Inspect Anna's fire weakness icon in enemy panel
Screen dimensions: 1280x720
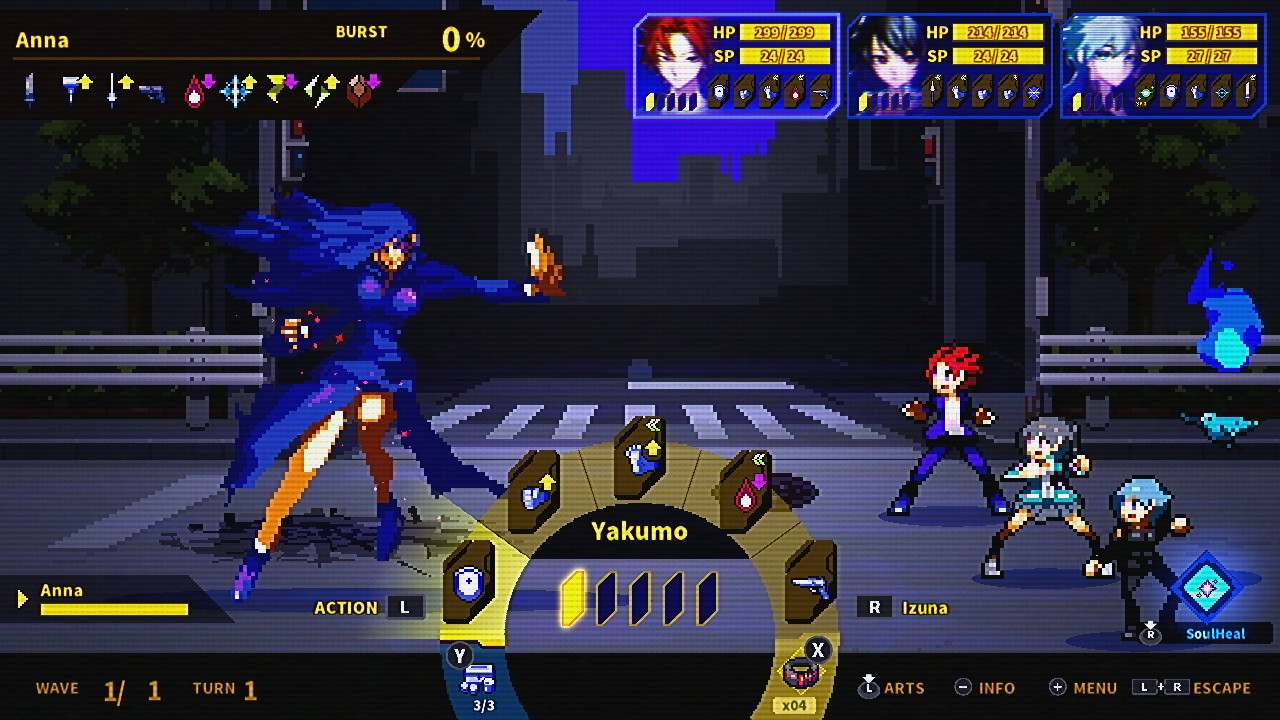(x=196, y=91)
